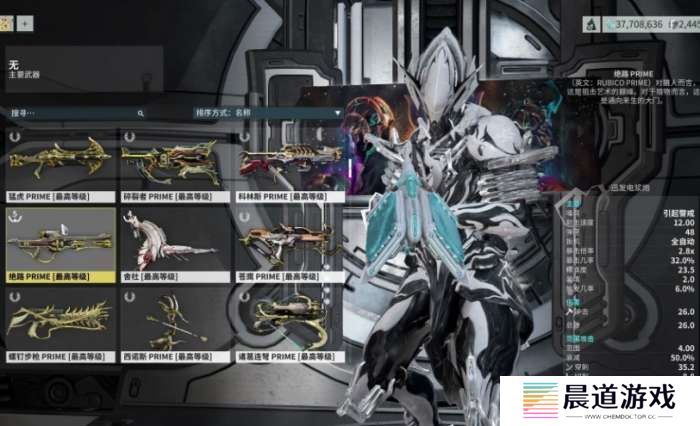Click the plus button beside the profile icon
Image resolution: width=700 pixels, height=426 pixels.
pos(25,22)
